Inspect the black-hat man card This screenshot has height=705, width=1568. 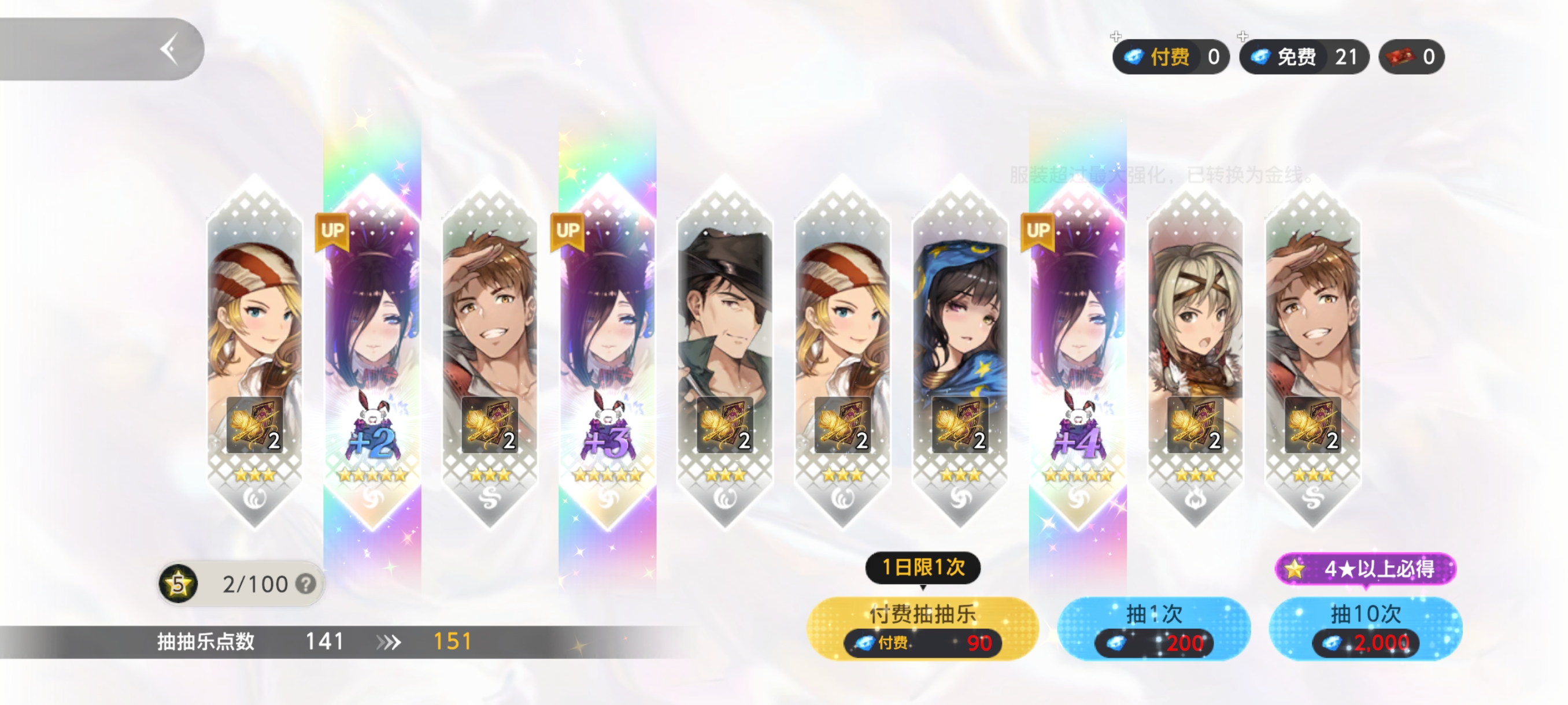pyautogui.click(x=725, y=353)
